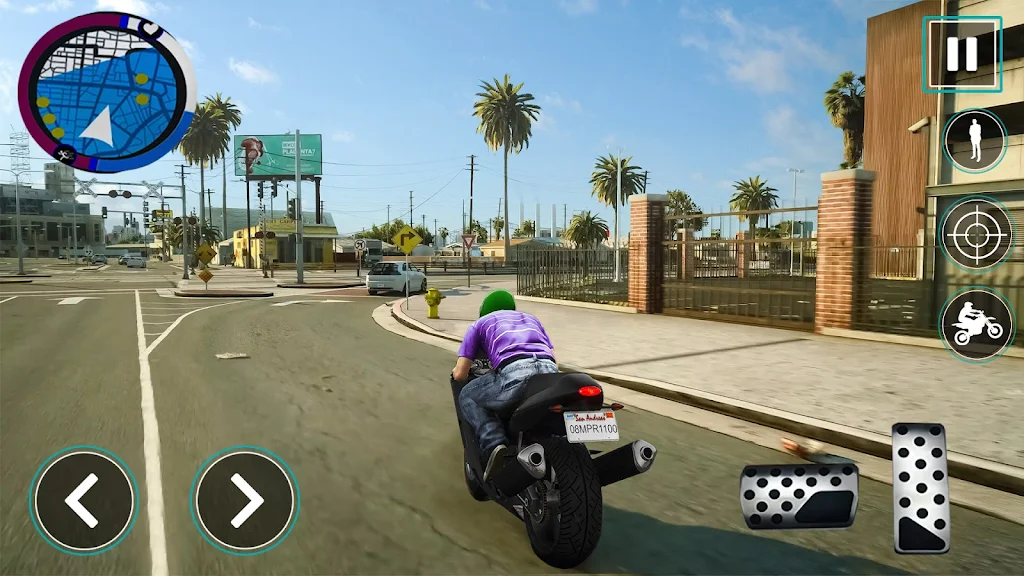This screenshot has width=1024, height=576.
Task: Hit the wide brake pedal
Action: click(x=798, y=495)
